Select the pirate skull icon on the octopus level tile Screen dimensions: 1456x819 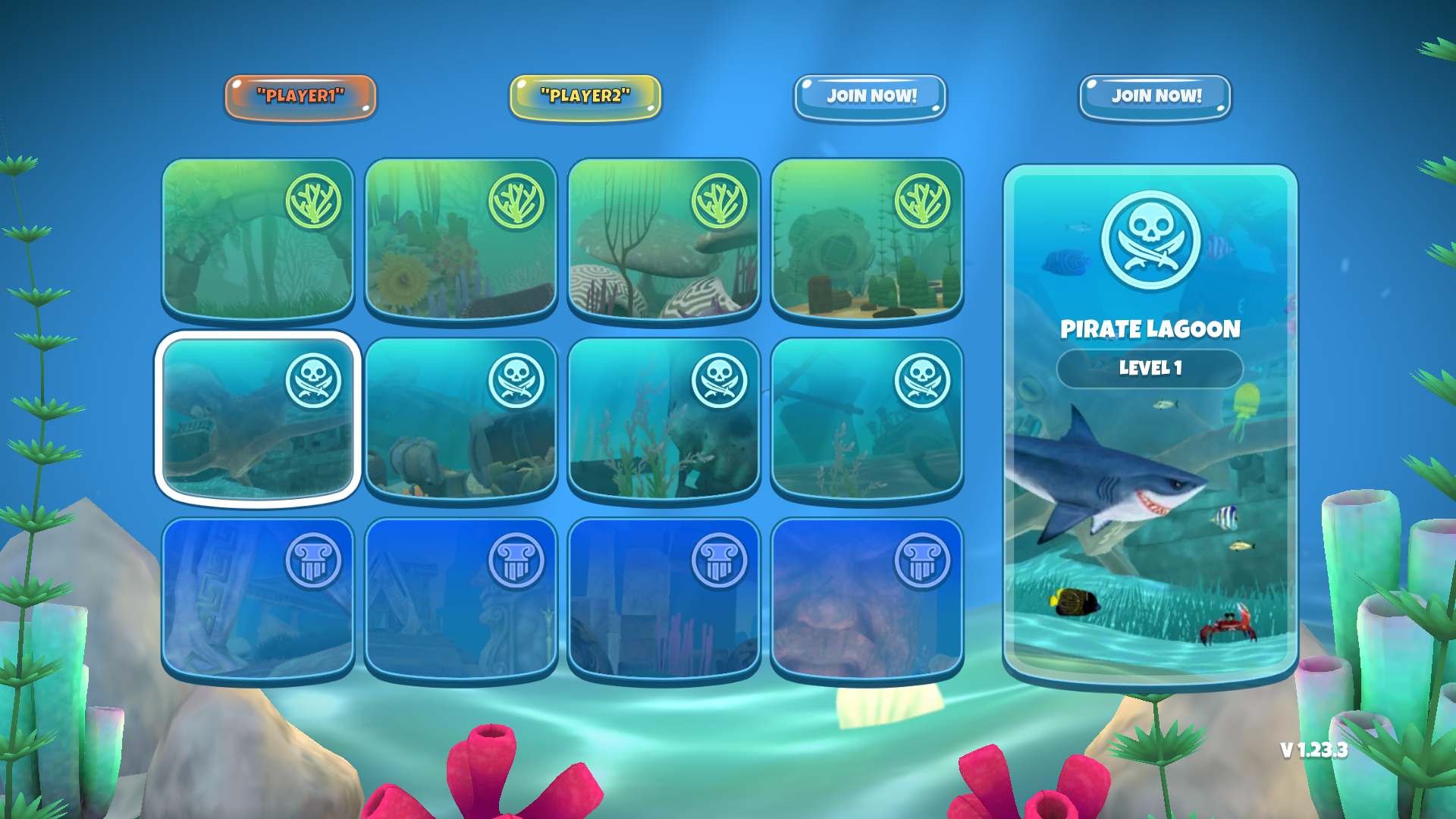point(315,381)
